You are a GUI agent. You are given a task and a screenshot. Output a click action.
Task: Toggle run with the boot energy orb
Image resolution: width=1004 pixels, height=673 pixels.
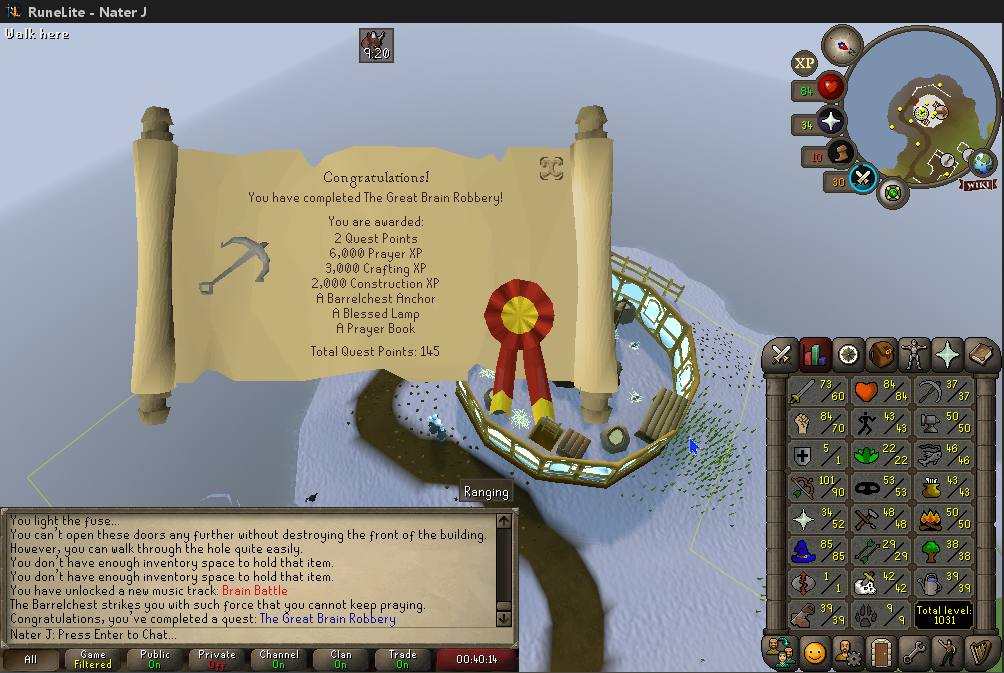tap(840, 155)
